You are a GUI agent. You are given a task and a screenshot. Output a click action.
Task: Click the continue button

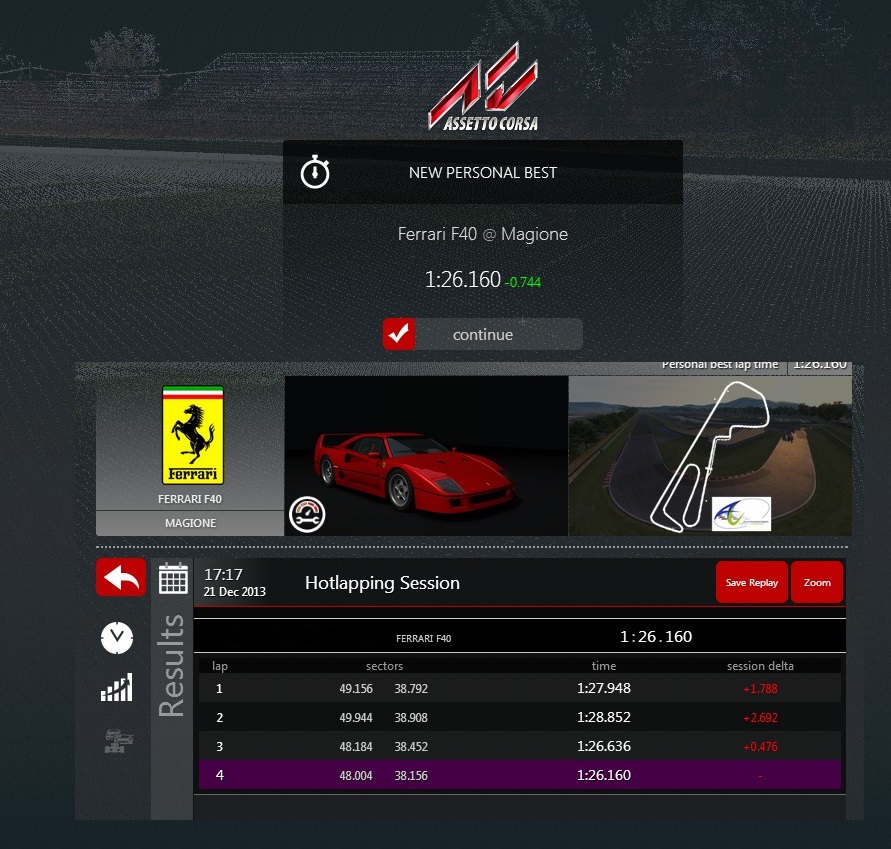(x=482, y=335)
